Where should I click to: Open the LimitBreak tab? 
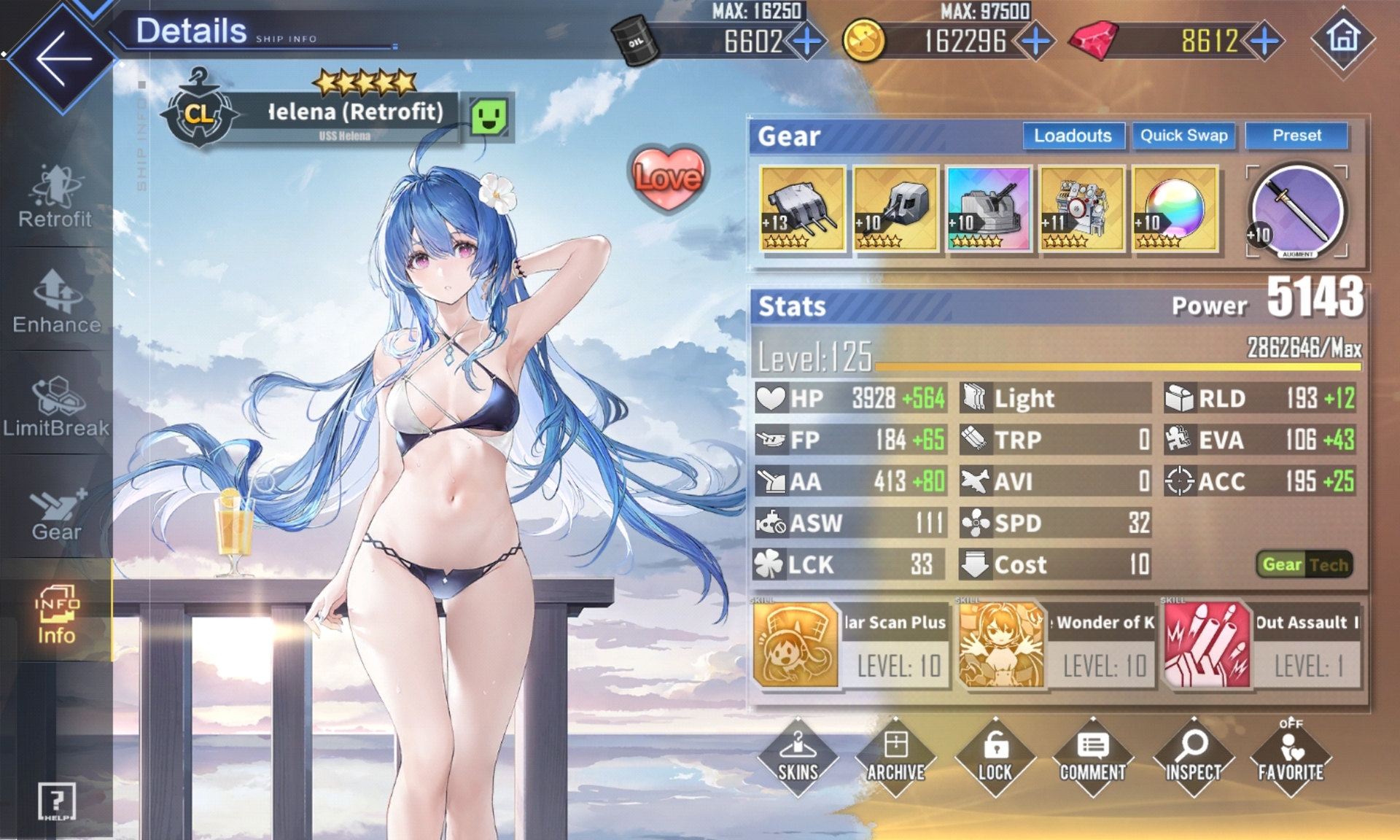tap(56, 406)
